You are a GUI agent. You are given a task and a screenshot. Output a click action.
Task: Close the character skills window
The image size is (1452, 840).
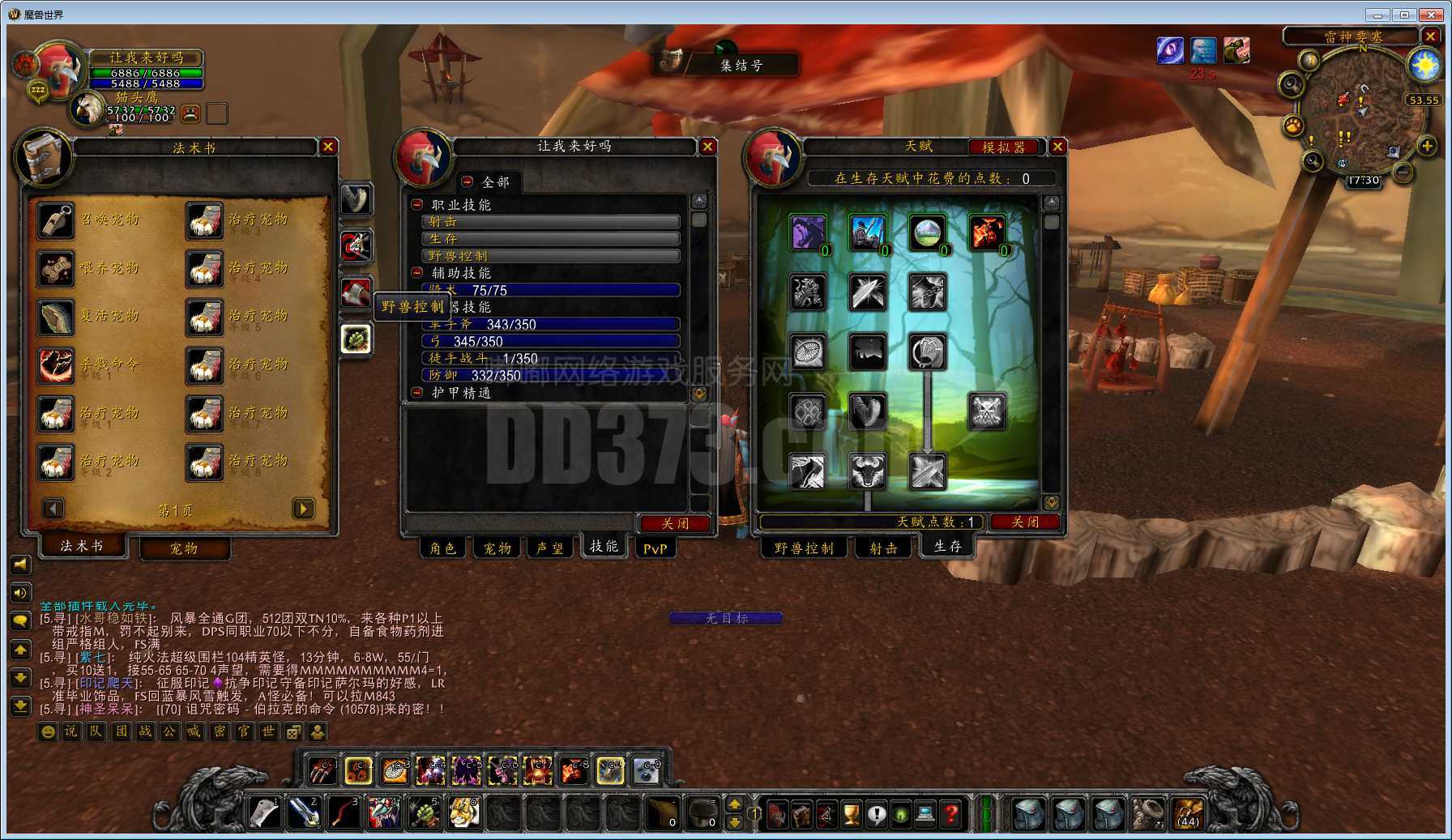[x=707, y=147]
